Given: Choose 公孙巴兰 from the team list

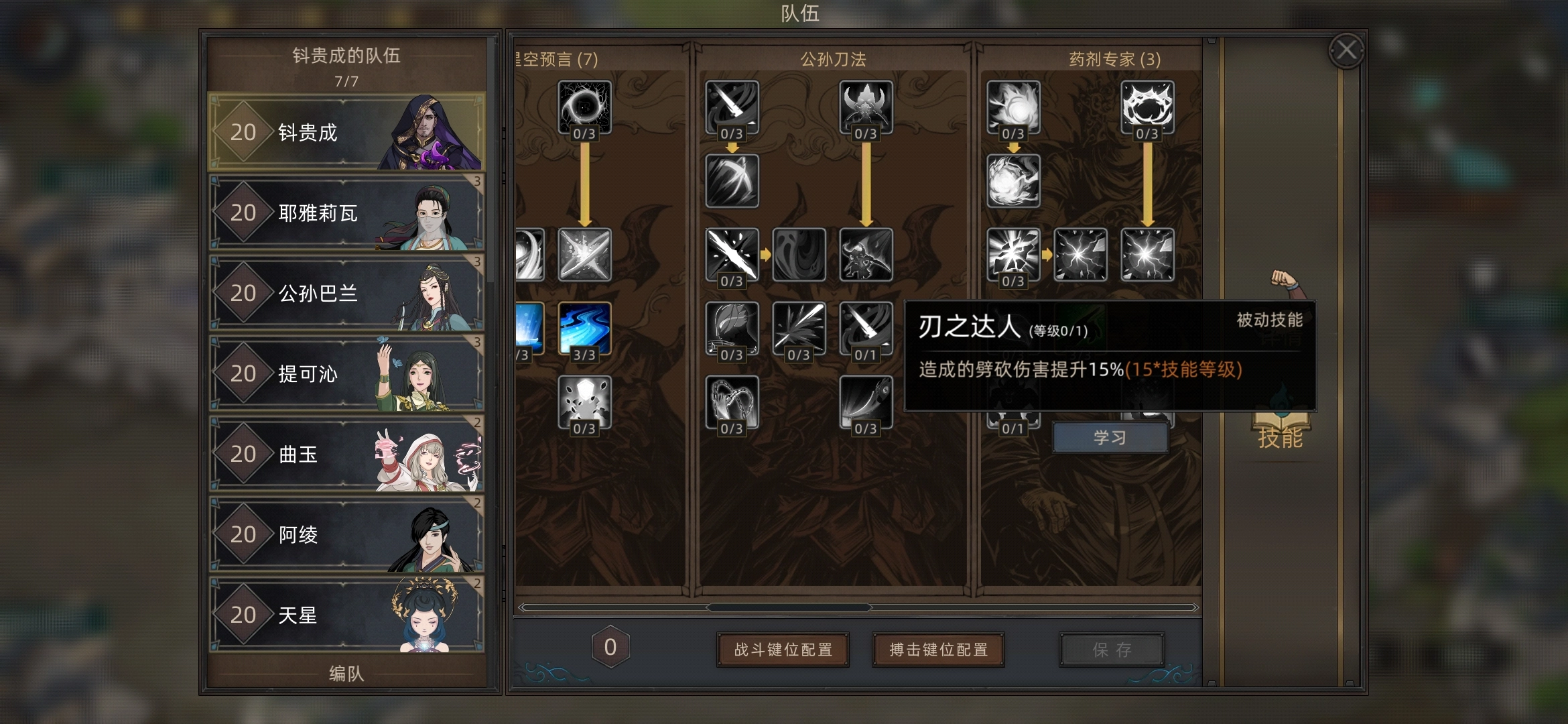Looking at the screenshot, I should point(346,293).
